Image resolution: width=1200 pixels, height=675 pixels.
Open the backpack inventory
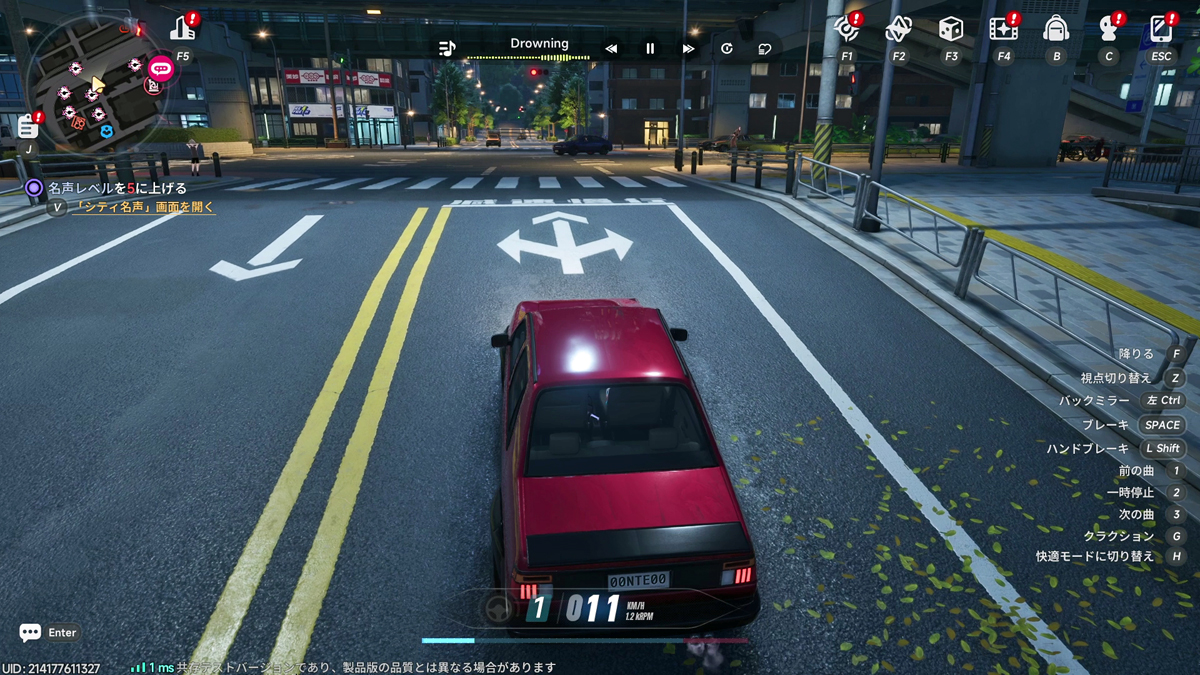(1056, 28)
